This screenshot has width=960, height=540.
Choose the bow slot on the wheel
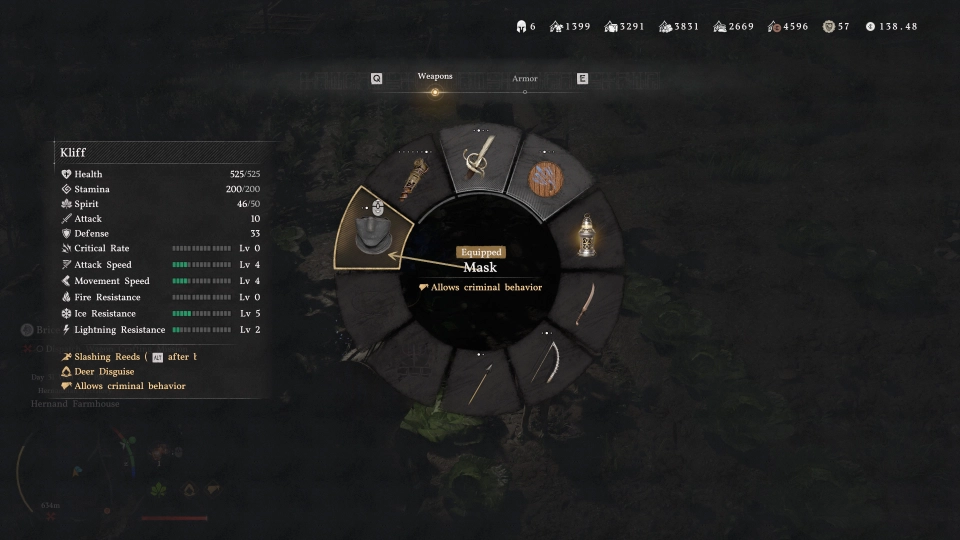pyautogui.click(x=544, y=362)
